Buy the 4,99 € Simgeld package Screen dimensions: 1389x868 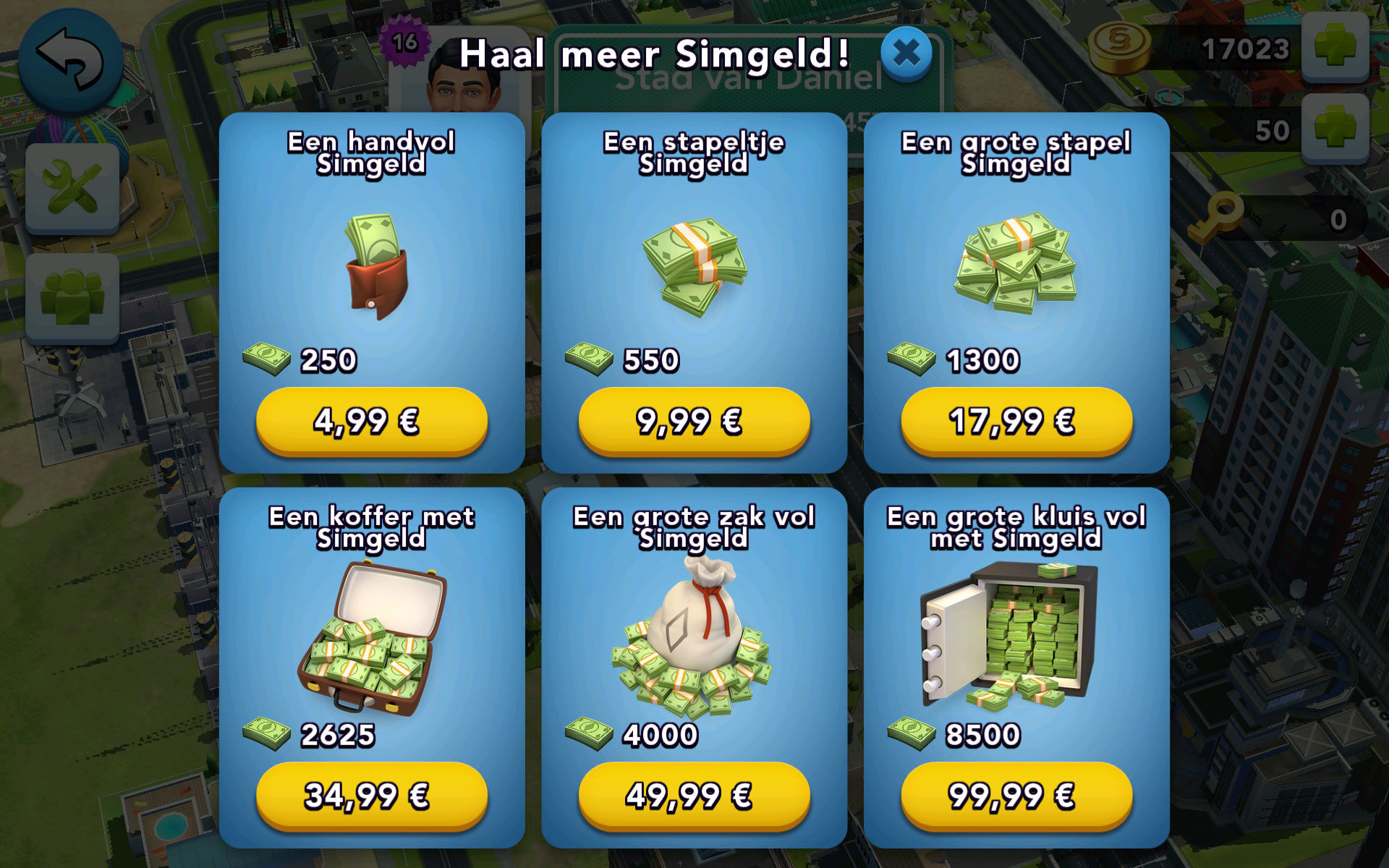[370, 422]
